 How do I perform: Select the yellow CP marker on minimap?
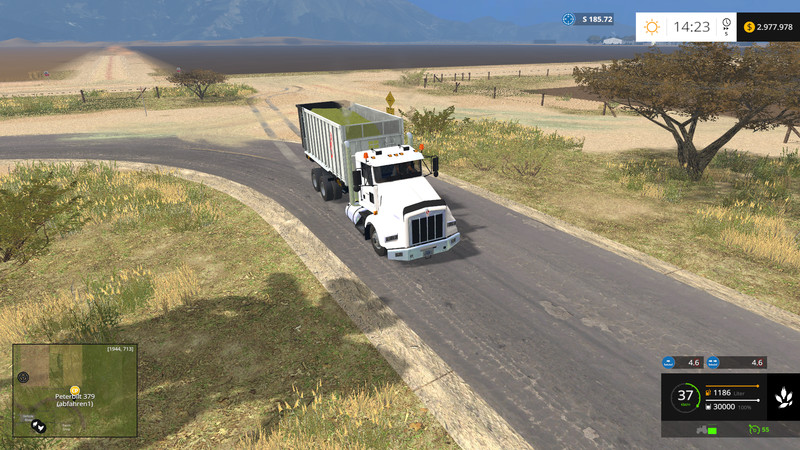(75, 389)
